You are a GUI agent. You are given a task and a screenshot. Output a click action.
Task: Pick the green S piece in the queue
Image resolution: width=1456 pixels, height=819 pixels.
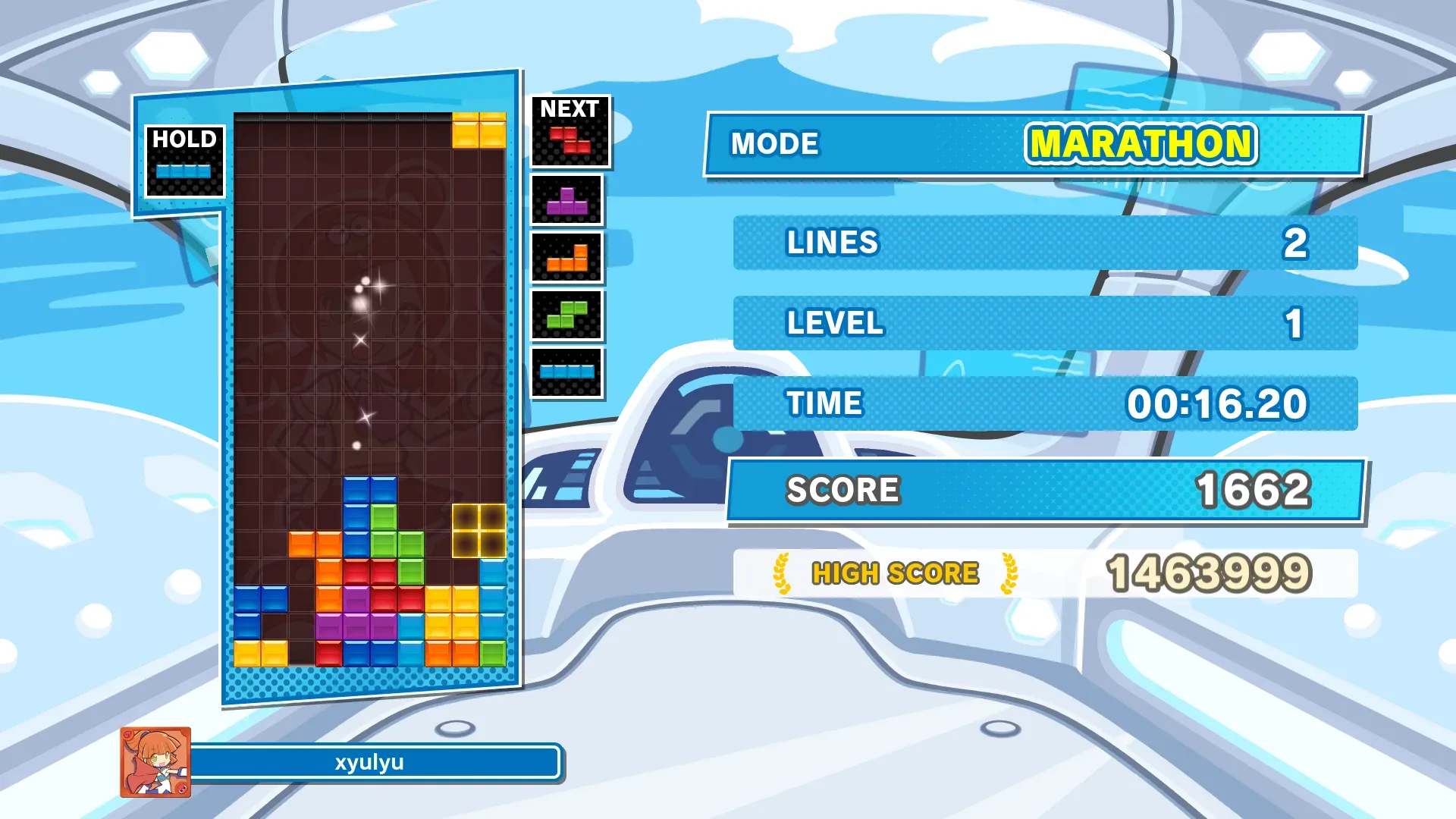567,315
